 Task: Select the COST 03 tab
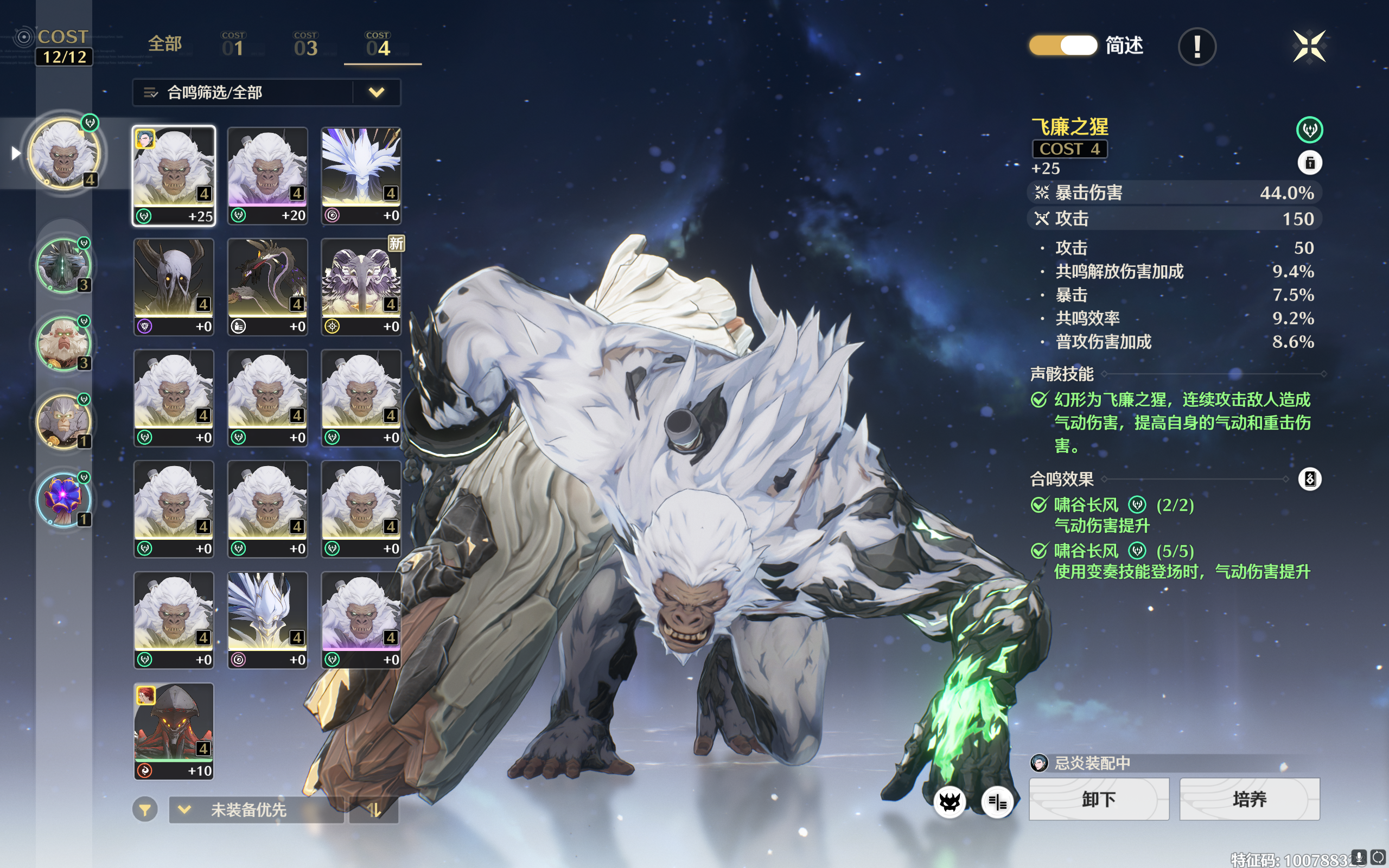click(305, 44)
